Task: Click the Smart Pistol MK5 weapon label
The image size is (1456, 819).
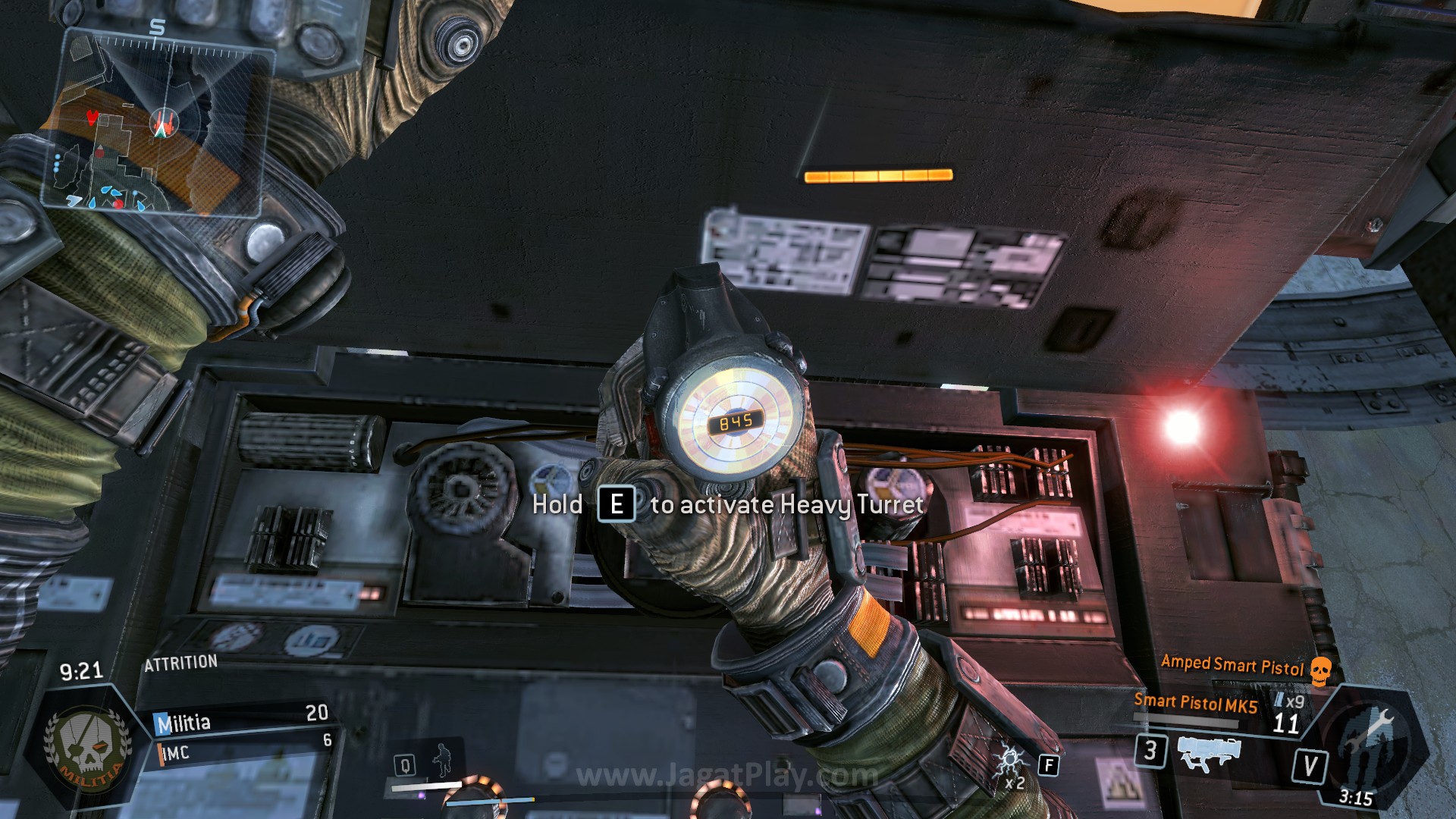Action: pyautogui.click(x=1195, y=703)
